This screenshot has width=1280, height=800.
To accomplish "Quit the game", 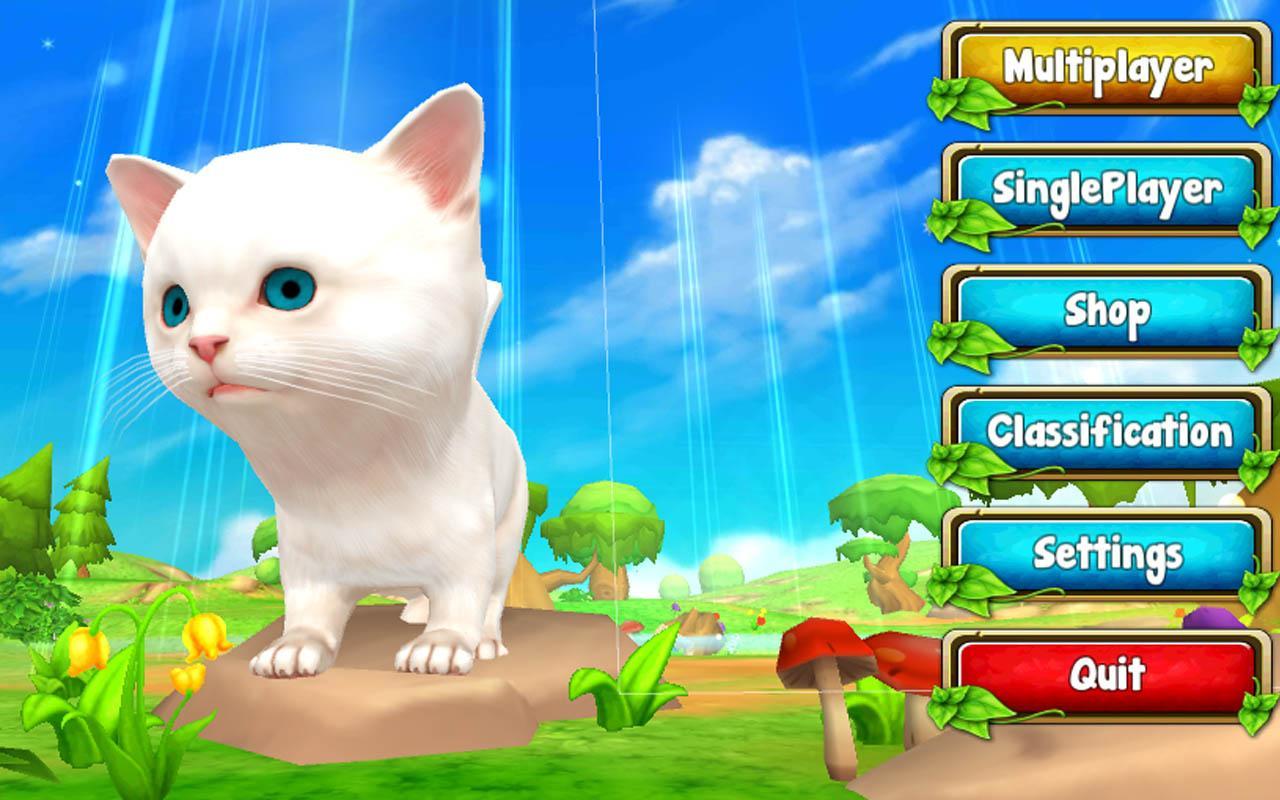I will pyautogui.click(x=1100, y=674).
